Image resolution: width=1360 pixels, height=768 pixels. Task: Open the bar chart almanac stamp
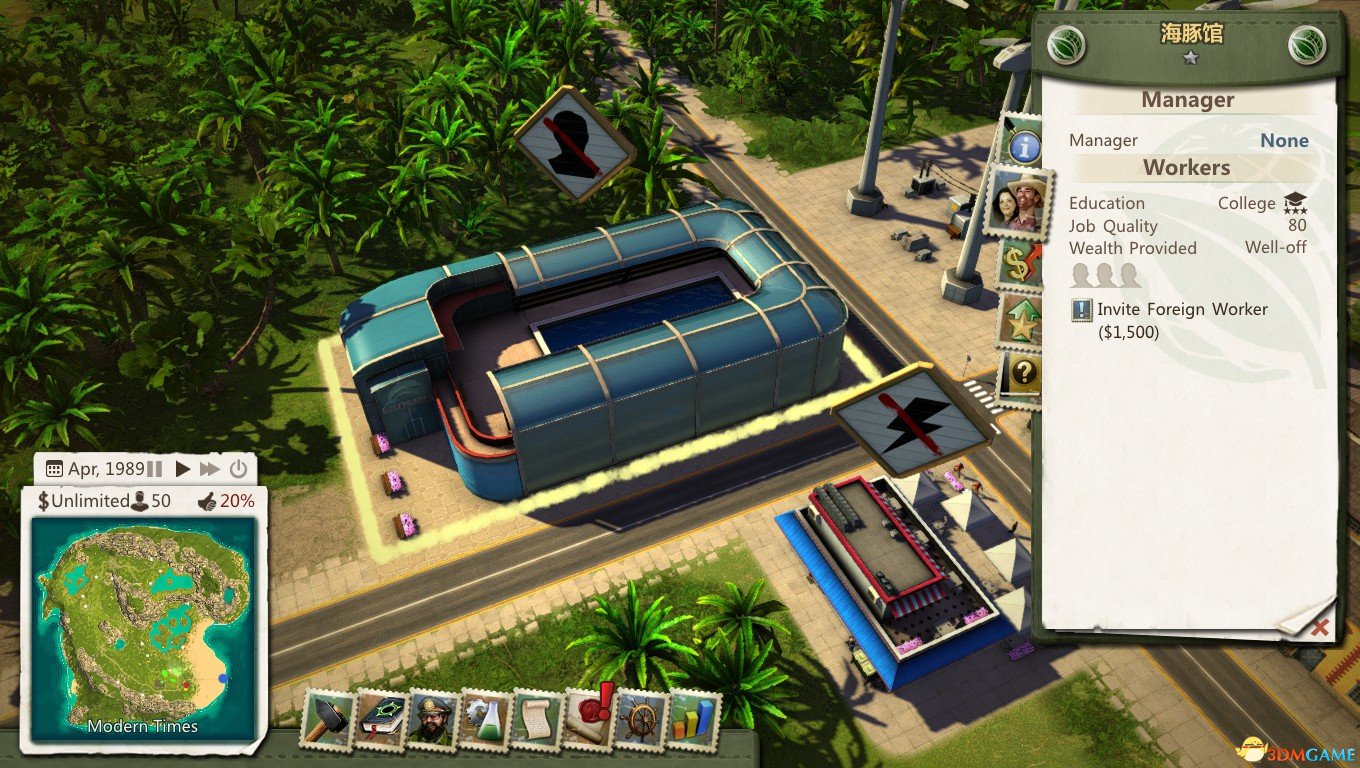pyautogui.click(x=693, y=719)
